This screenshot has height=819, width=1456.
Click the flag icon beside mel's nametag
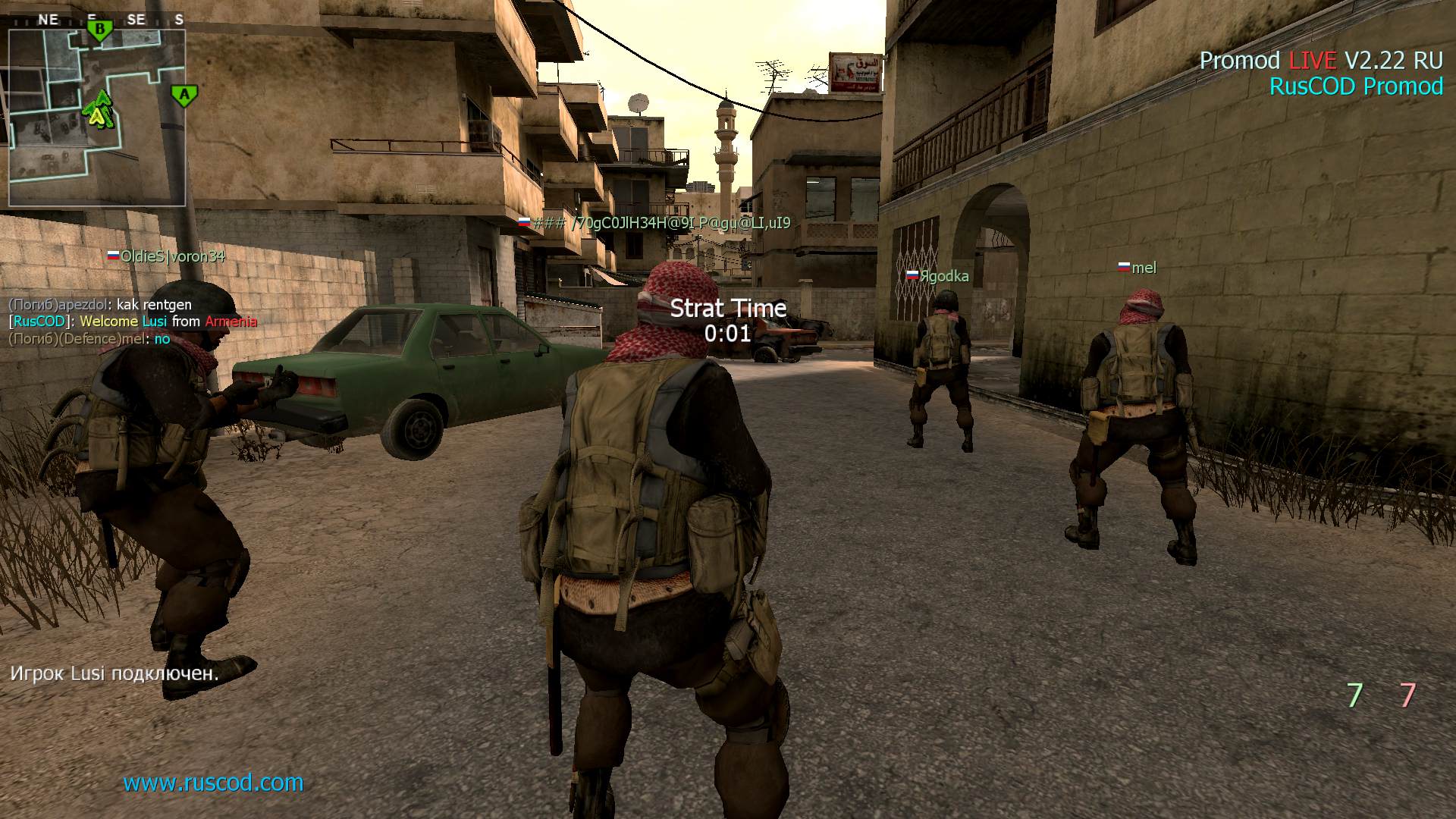click(1122, 267)
